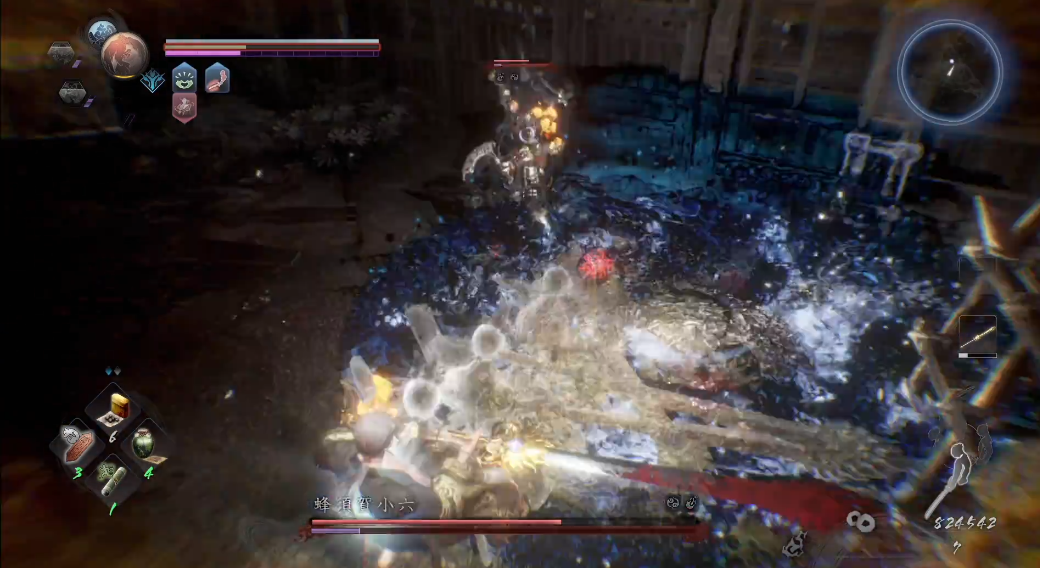Image resolution: width=1040 pixels, height=568 pixels.
Task: Use the yellow box item shortcut
Action: coord(121,407)
